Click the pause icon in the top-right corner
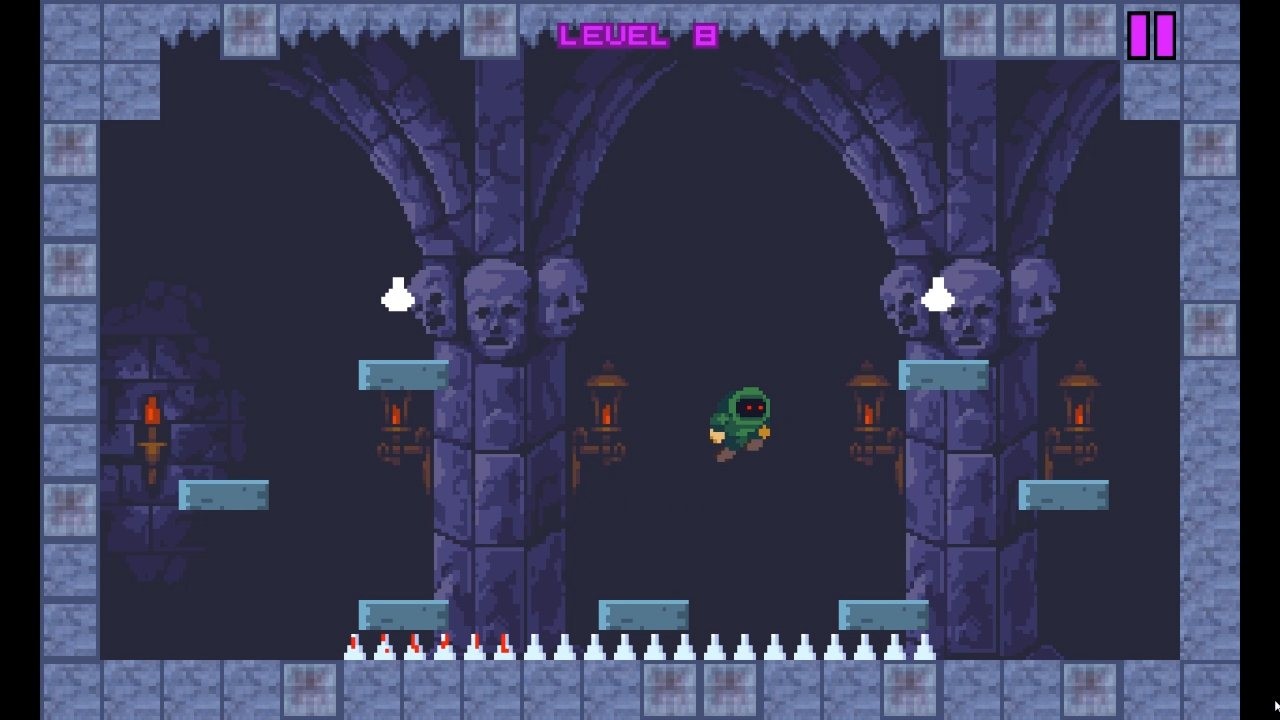 click(x=1152, y=36)
